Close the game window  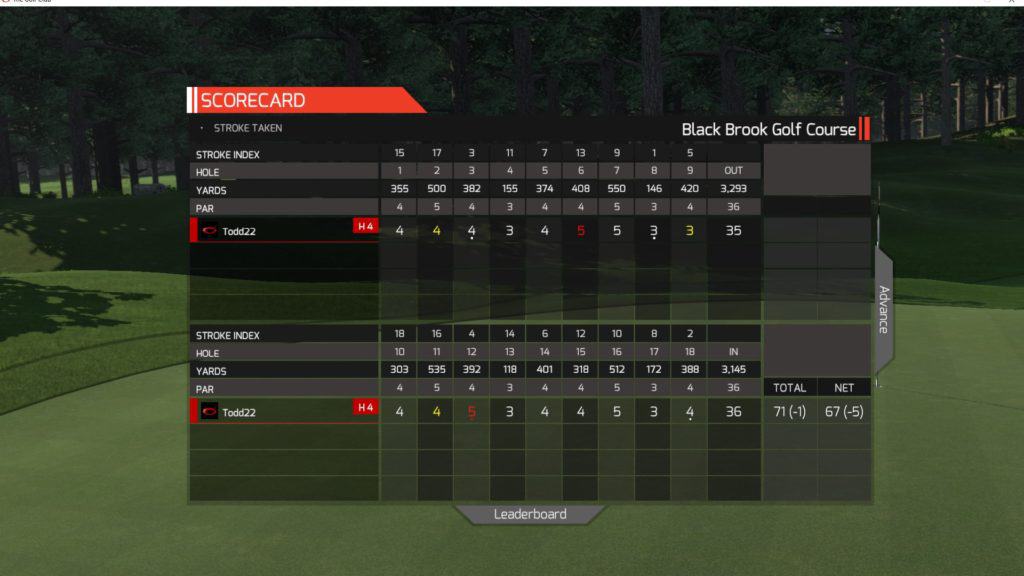[1014, 2]
